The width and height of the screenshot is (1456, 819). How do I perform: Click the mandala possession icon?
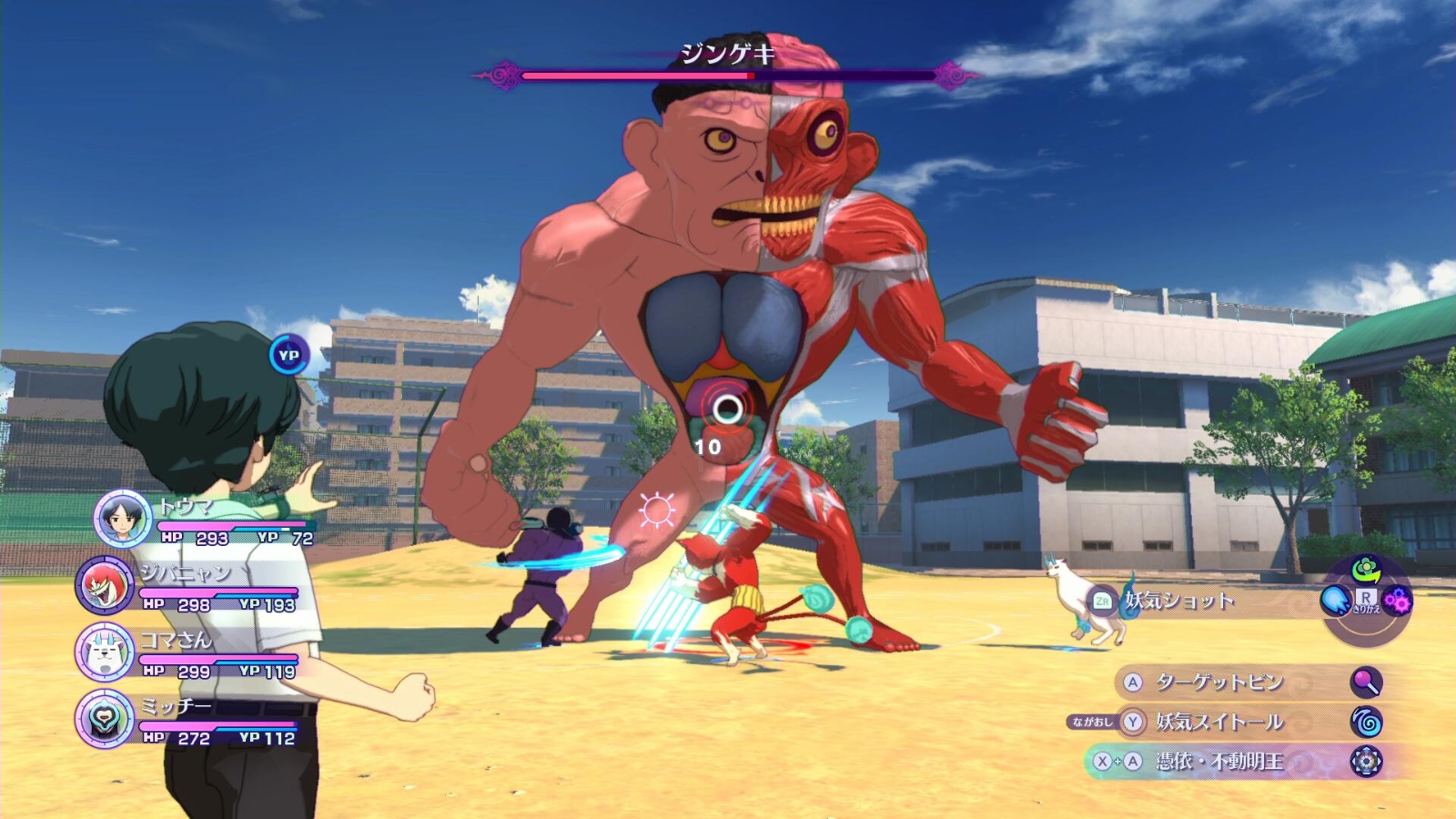(1366, 761)
